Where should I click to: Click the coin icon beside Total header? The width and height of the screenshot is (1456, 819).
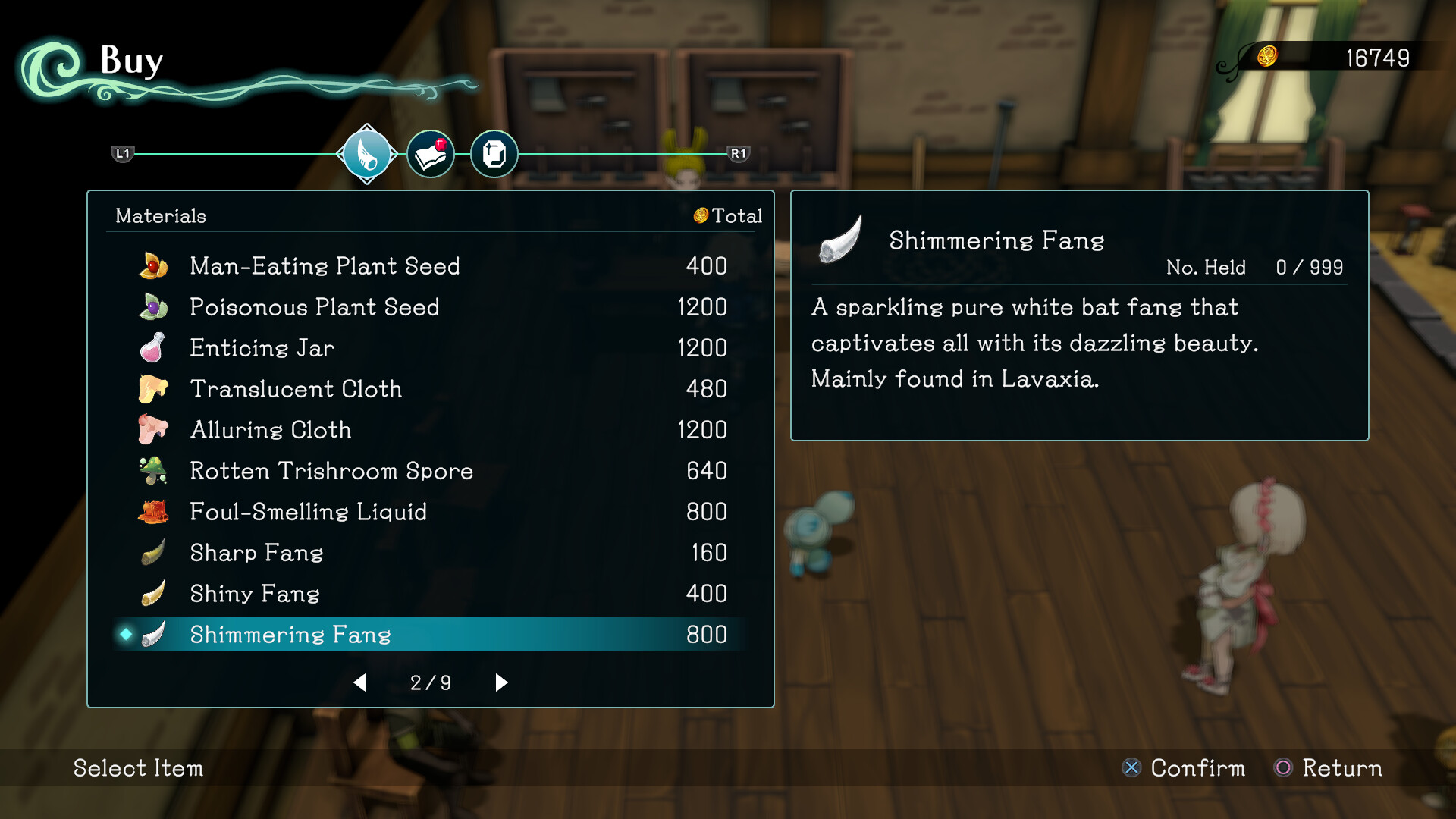(x=700, y=216)
